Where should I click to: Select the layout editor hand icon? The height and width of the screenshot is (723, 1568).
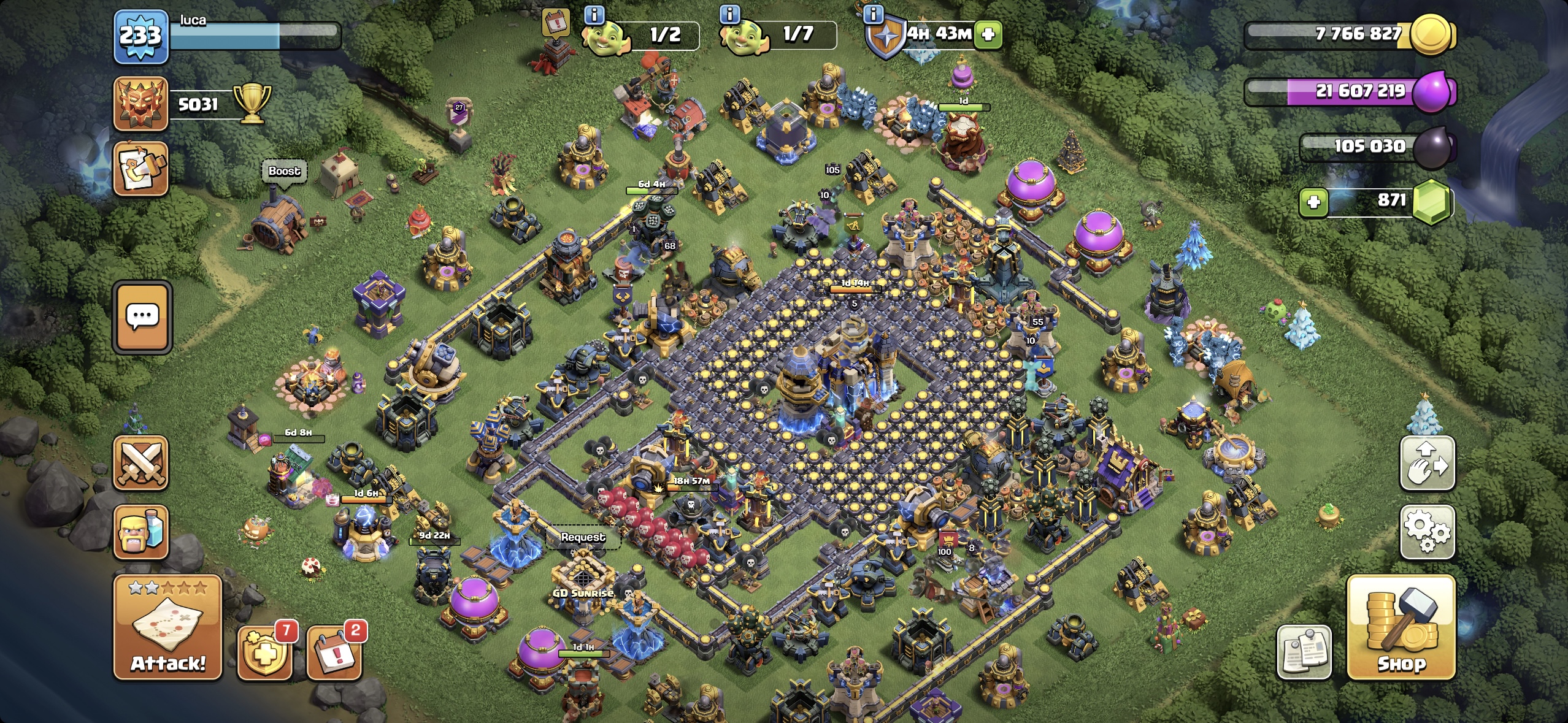click(1428, 464)
